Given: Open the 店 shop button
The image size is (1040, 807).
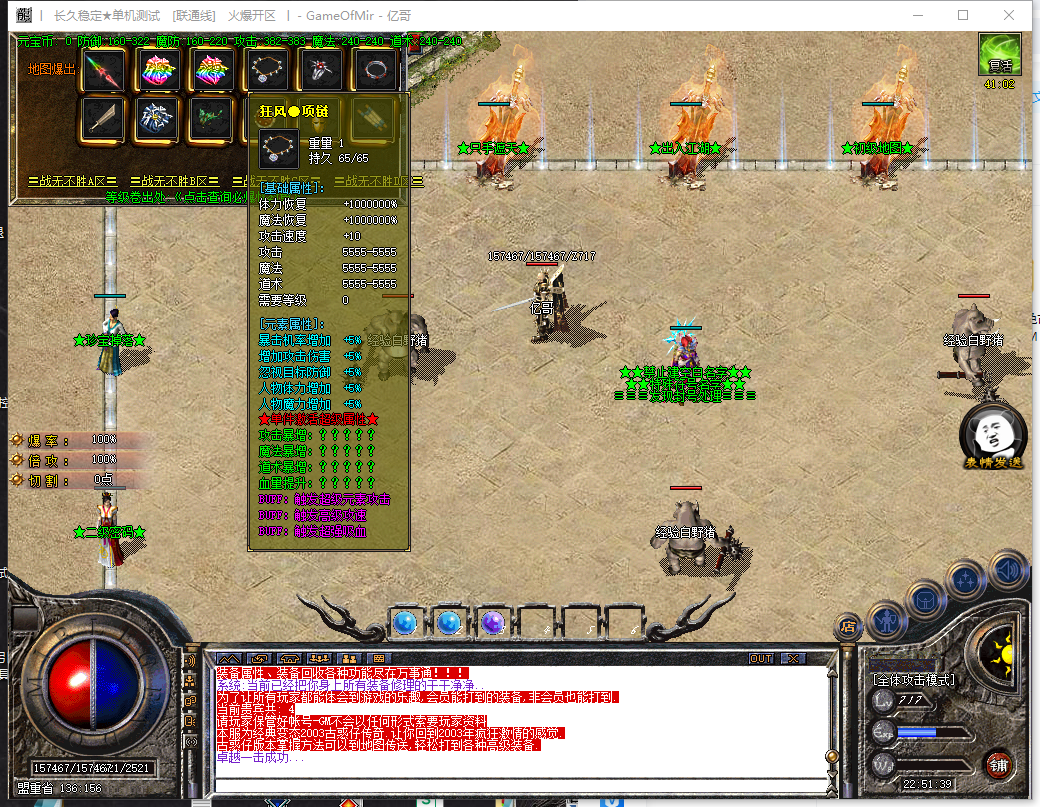Looking at the screenshot, I should (848, 628).
